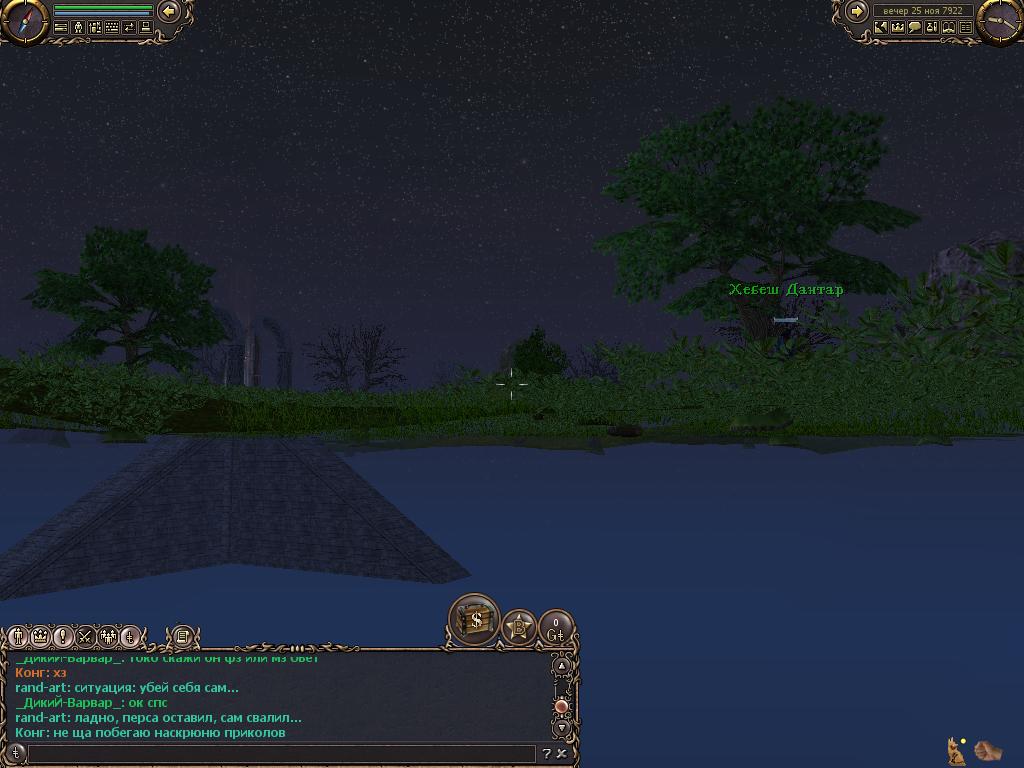Select the exclamation mark chat filter
The width and height of the screenshot is (1024, 768).
pyautogui.click(x=63, y=636)
